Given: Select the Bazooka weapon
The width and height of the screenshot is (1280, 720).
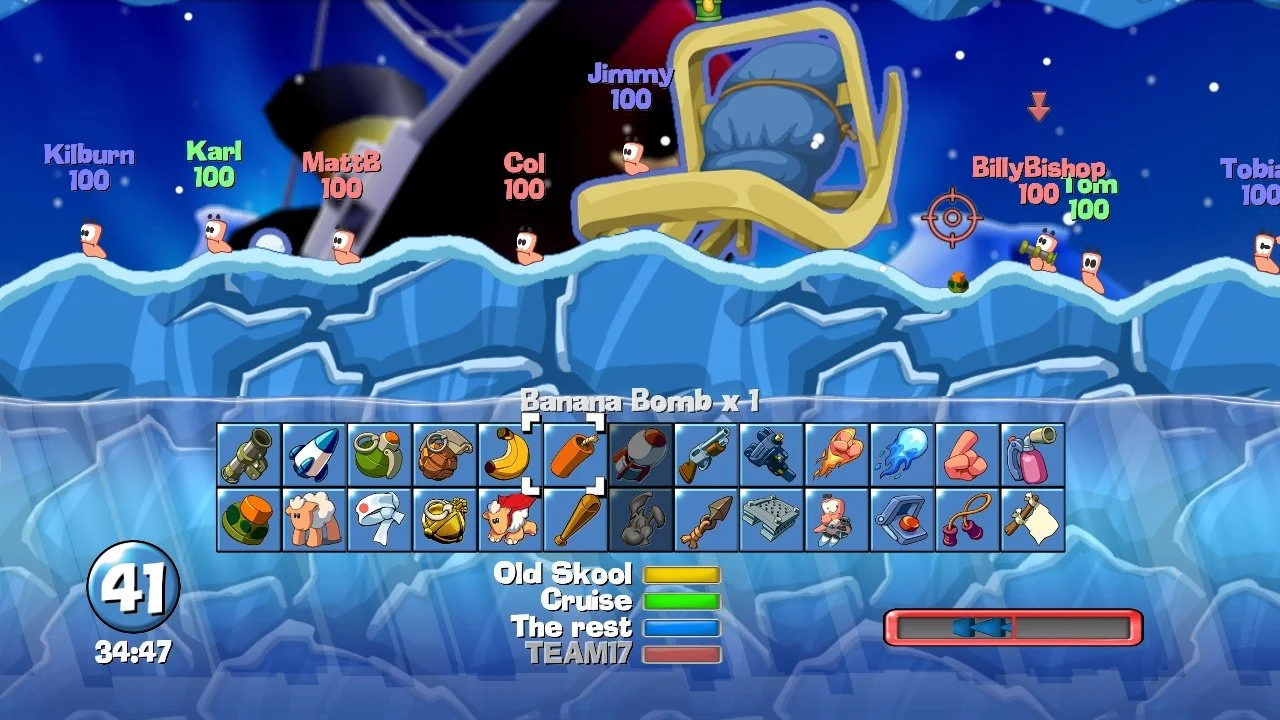Looking at the screenshot, I should coord(249,455).
